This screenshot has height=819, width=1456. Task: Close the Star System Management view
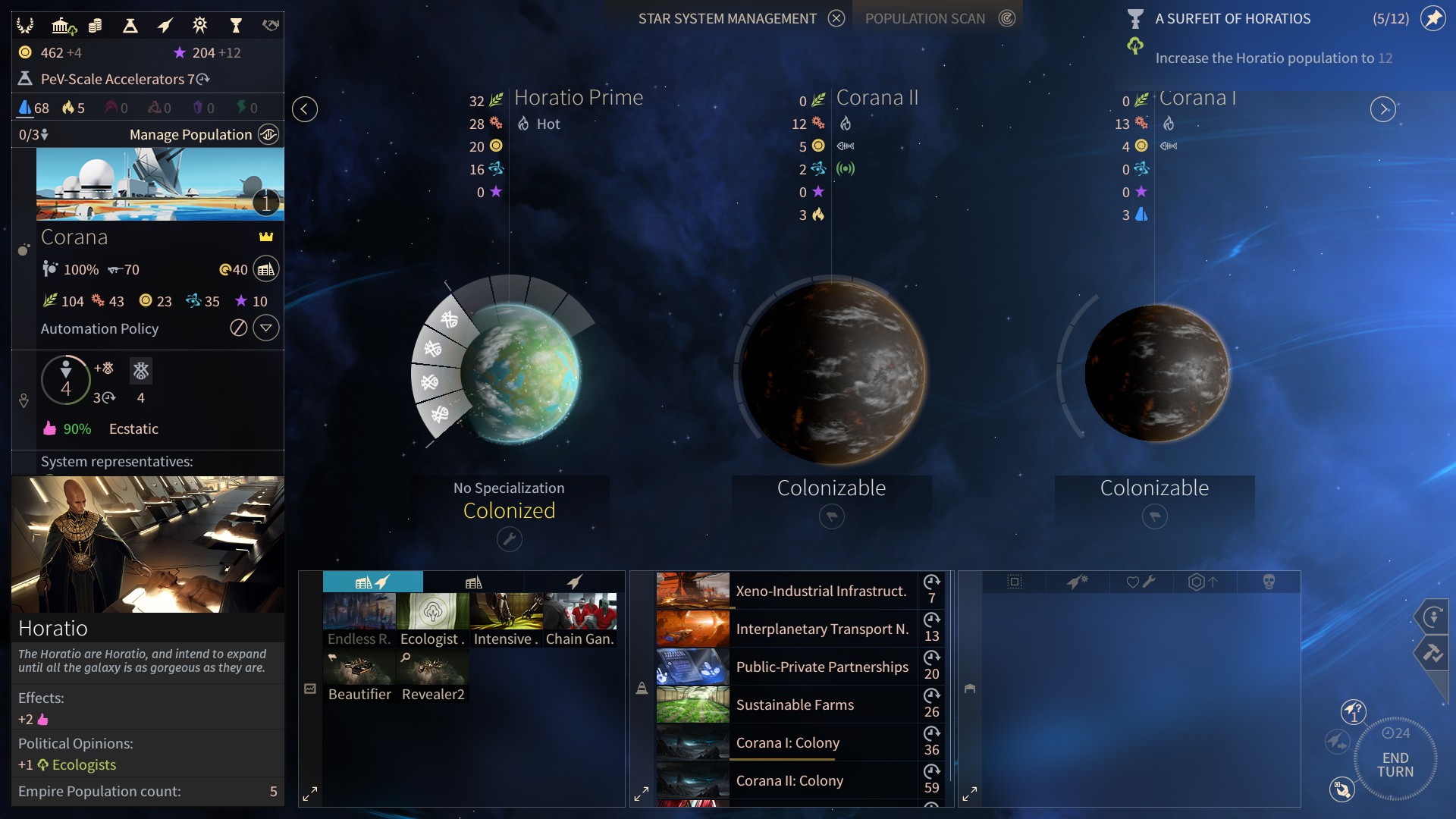tap(836, 18)
